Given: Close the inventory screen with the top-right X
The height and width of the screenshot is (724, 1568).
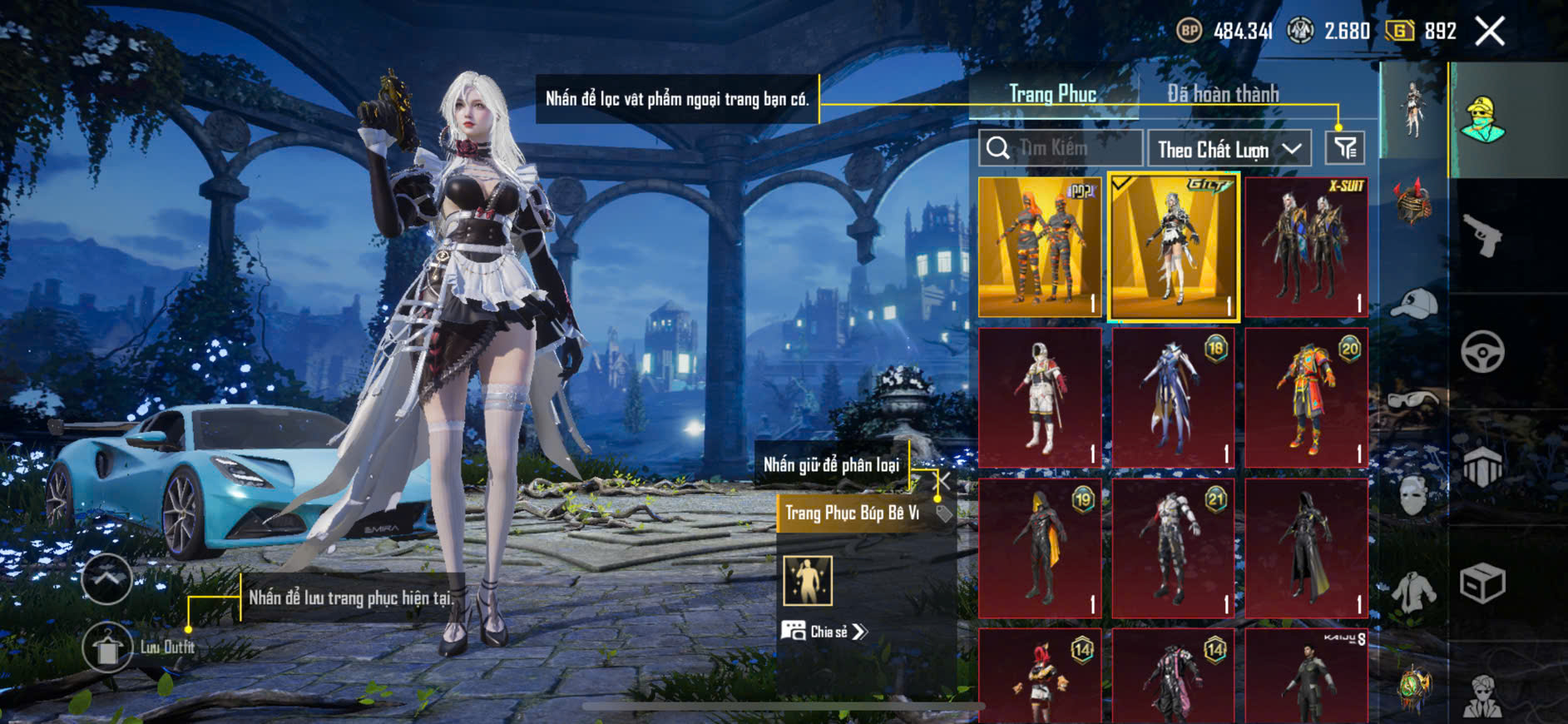Looking at the screenshot, I should (1490, 32).
